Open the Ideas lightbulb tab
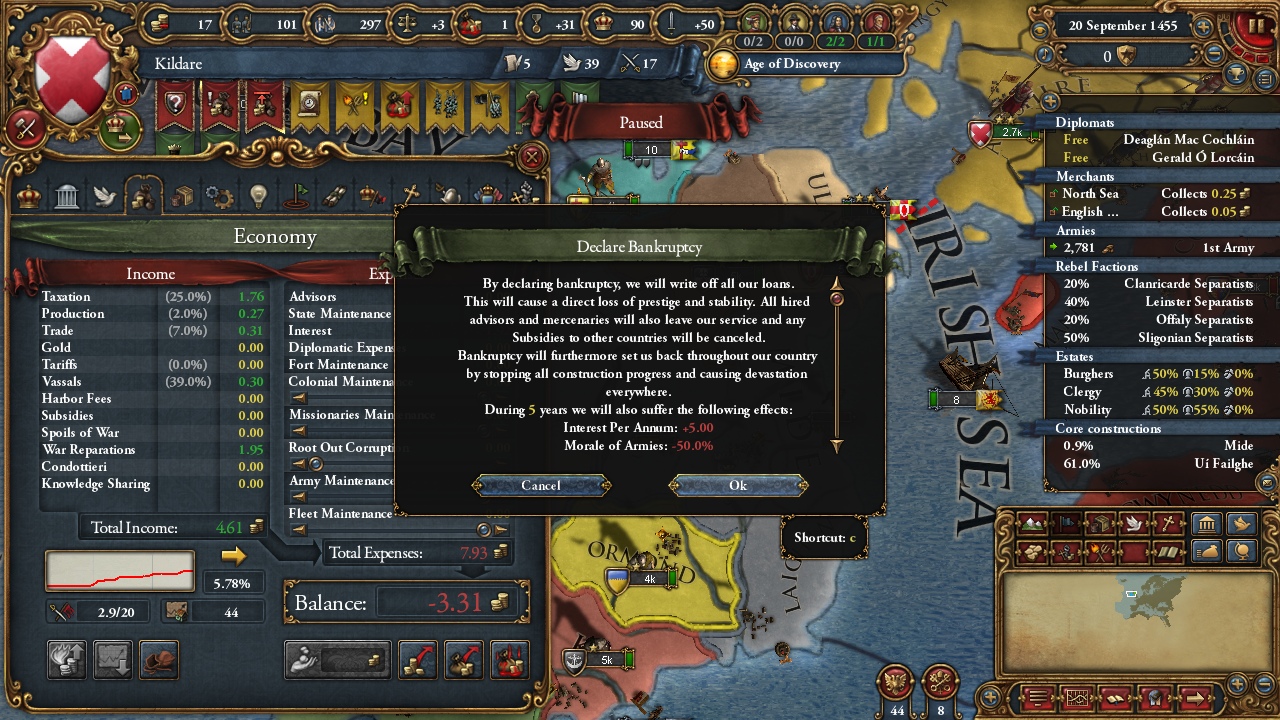1280x720 pixels. [258, 195]
